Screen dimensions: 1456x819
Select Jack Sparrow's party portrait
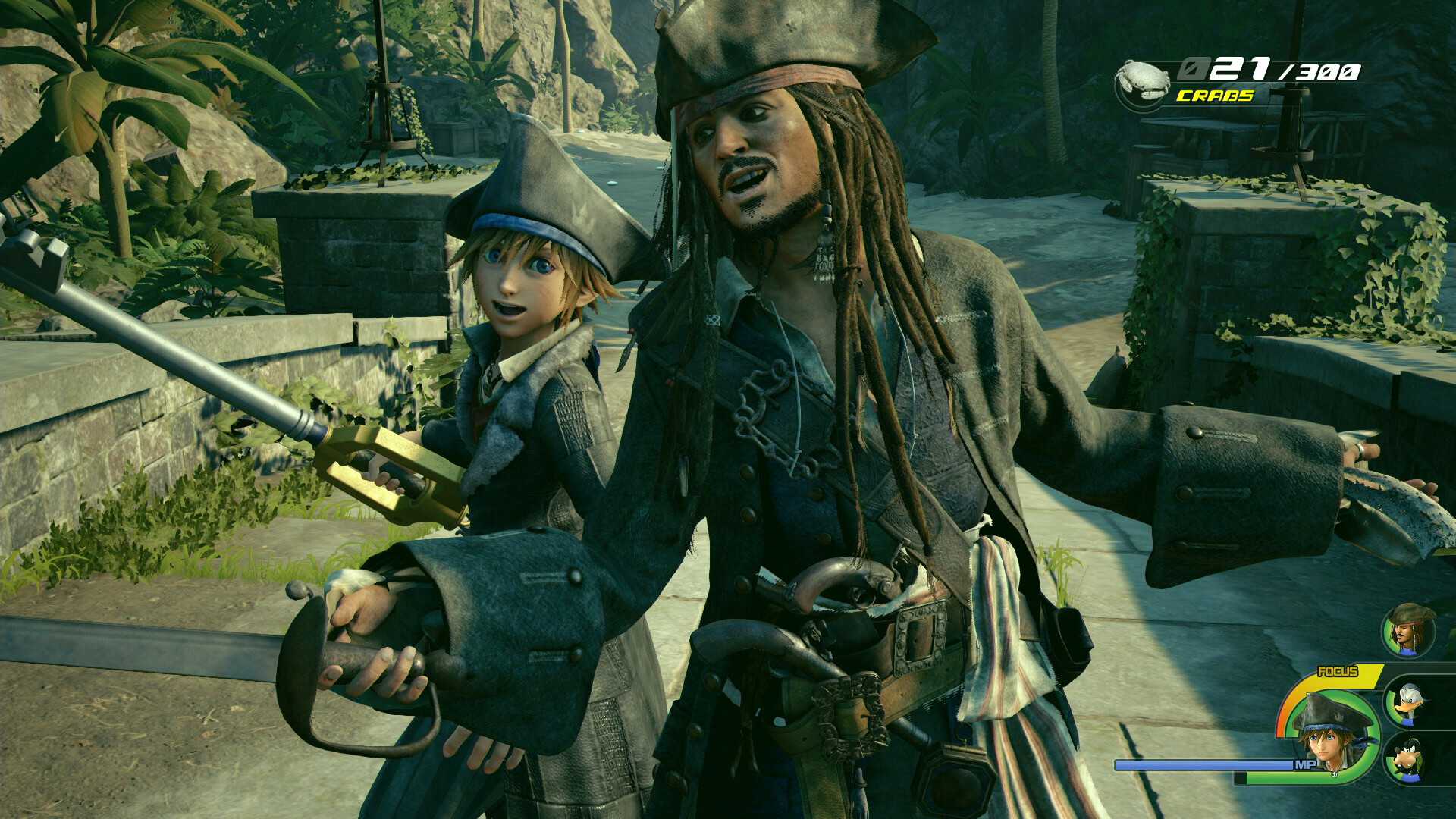(x=1409, y=630)
